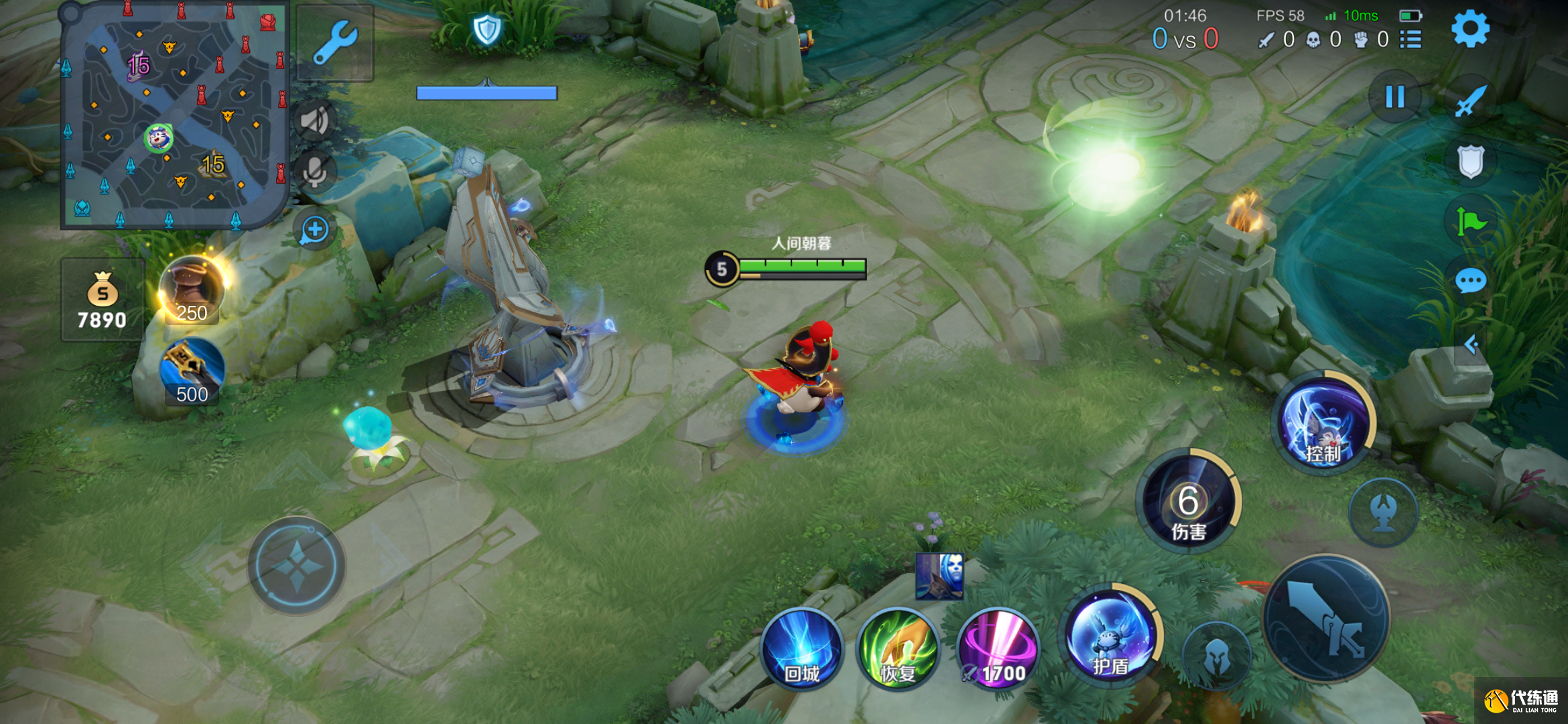Cast the 控制 control skill
1568x724 pixels.
(1323, 424)
